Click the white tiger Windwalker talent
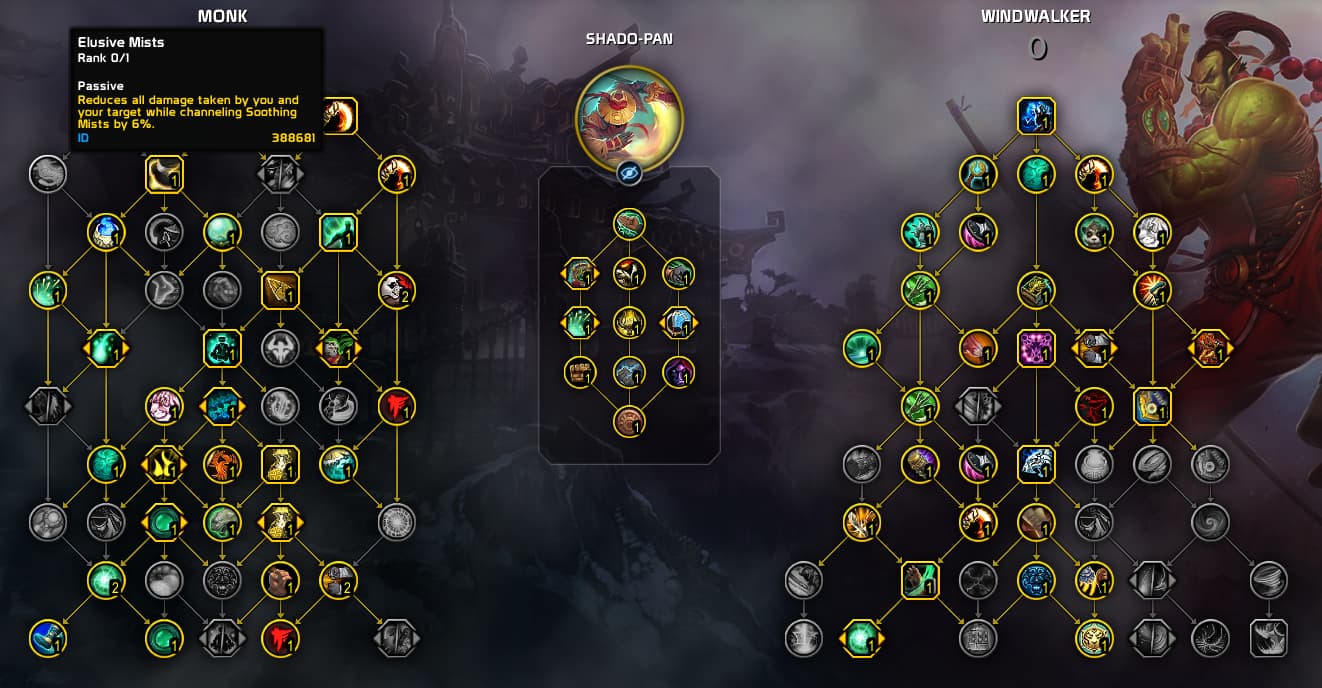Image resolution: width=1322 pixels, height=688 pixels. point(1152,232)
